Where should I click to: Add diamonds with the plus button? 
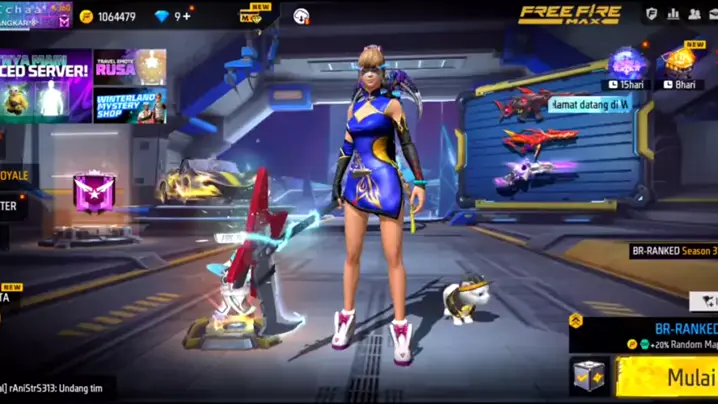click(186, 16)
